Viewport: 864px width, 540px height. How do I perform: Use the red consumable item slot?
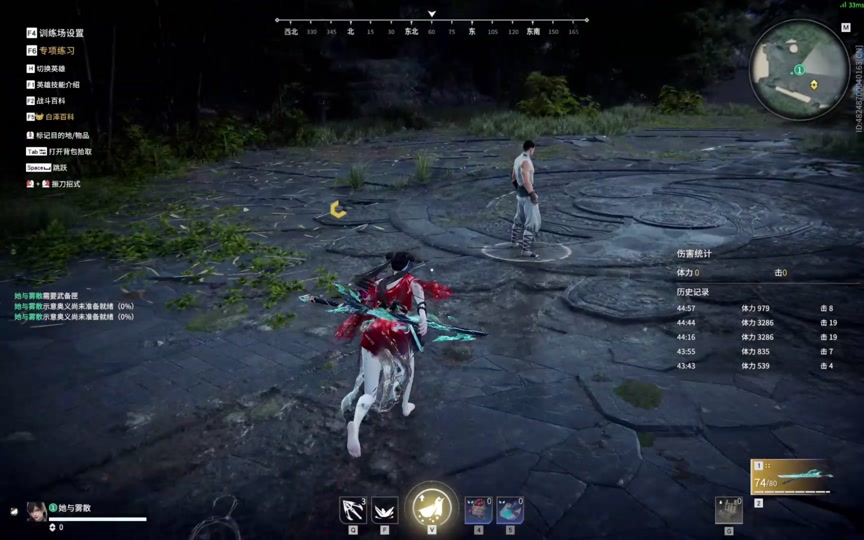pos(477,510)
